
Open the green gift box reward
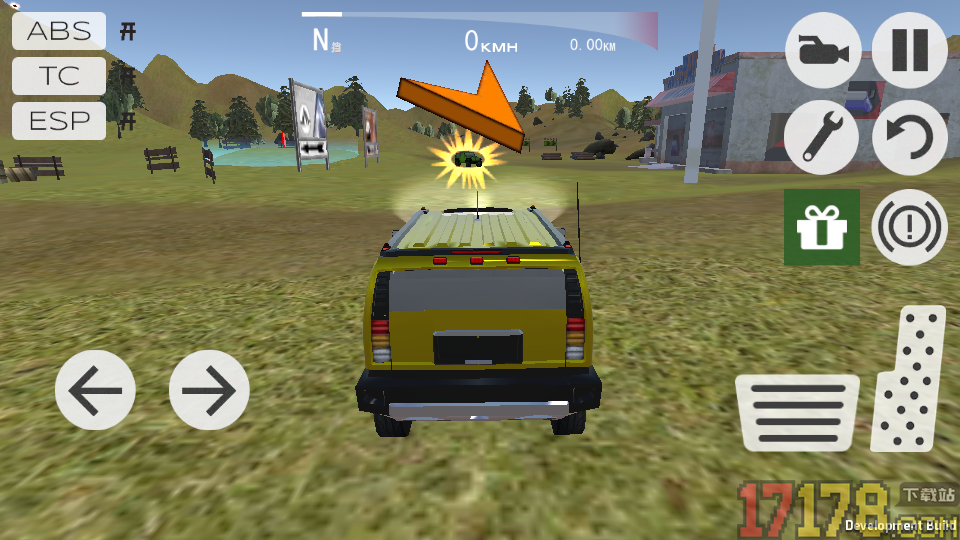(x=822, y=227)
